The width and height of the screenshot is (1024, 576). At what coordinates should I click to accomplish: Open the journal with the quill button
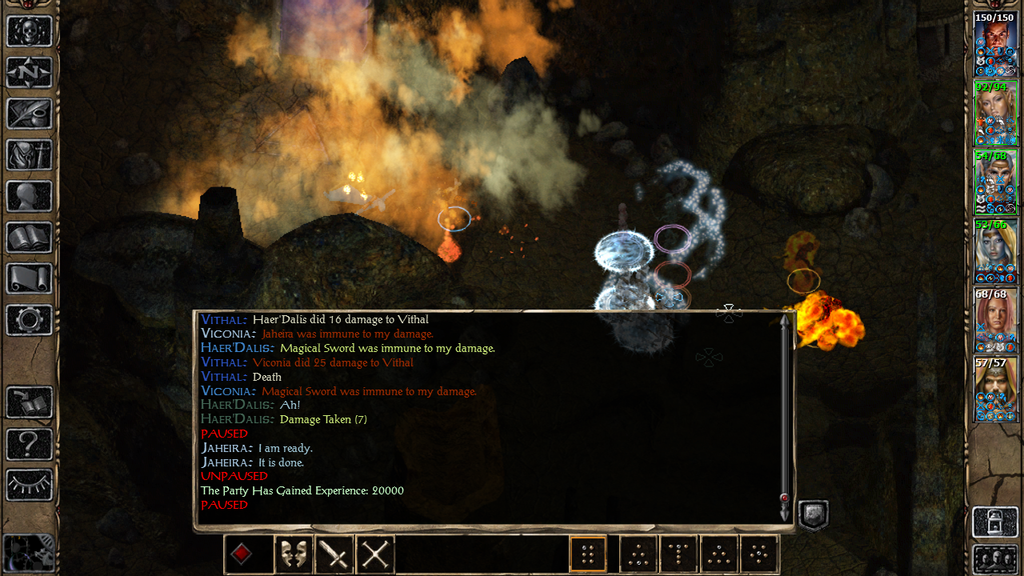[x=29, y=113]
